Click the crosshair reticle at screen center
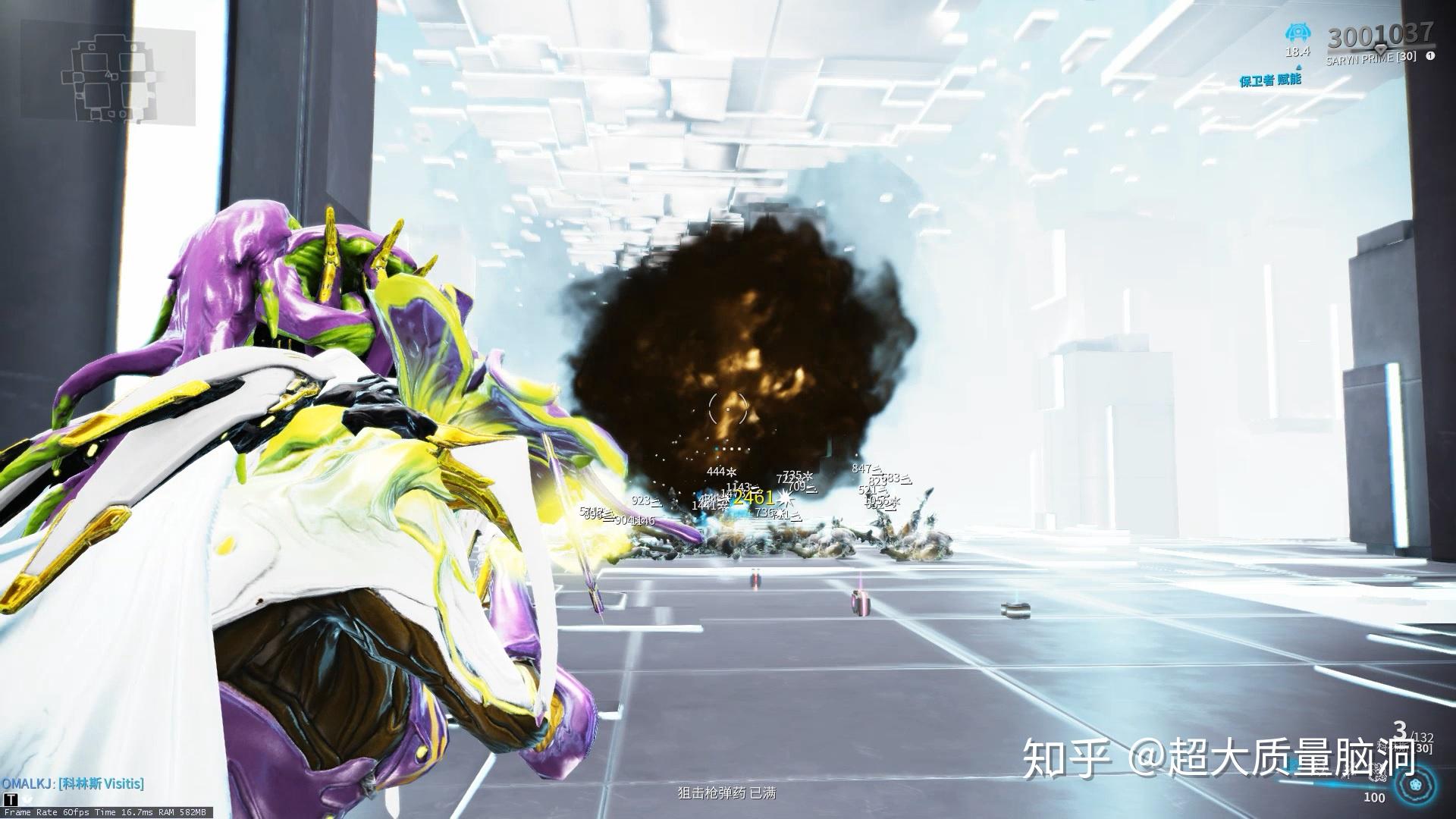Screen dimensions: 1456x819 728,408
